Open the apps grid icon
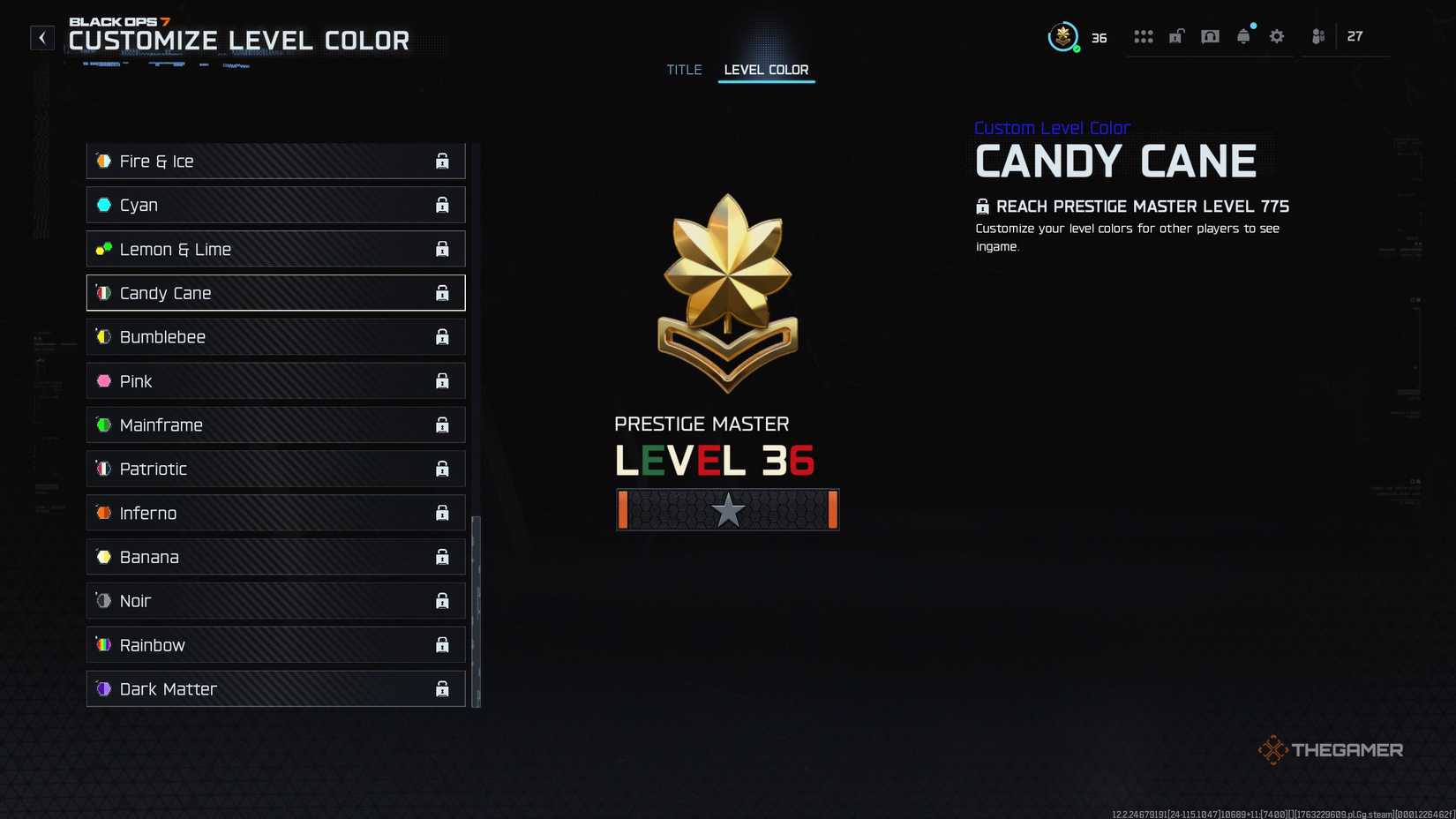Image resolution: width=1456 pixels, height=819 pixels. [1143, 36]
